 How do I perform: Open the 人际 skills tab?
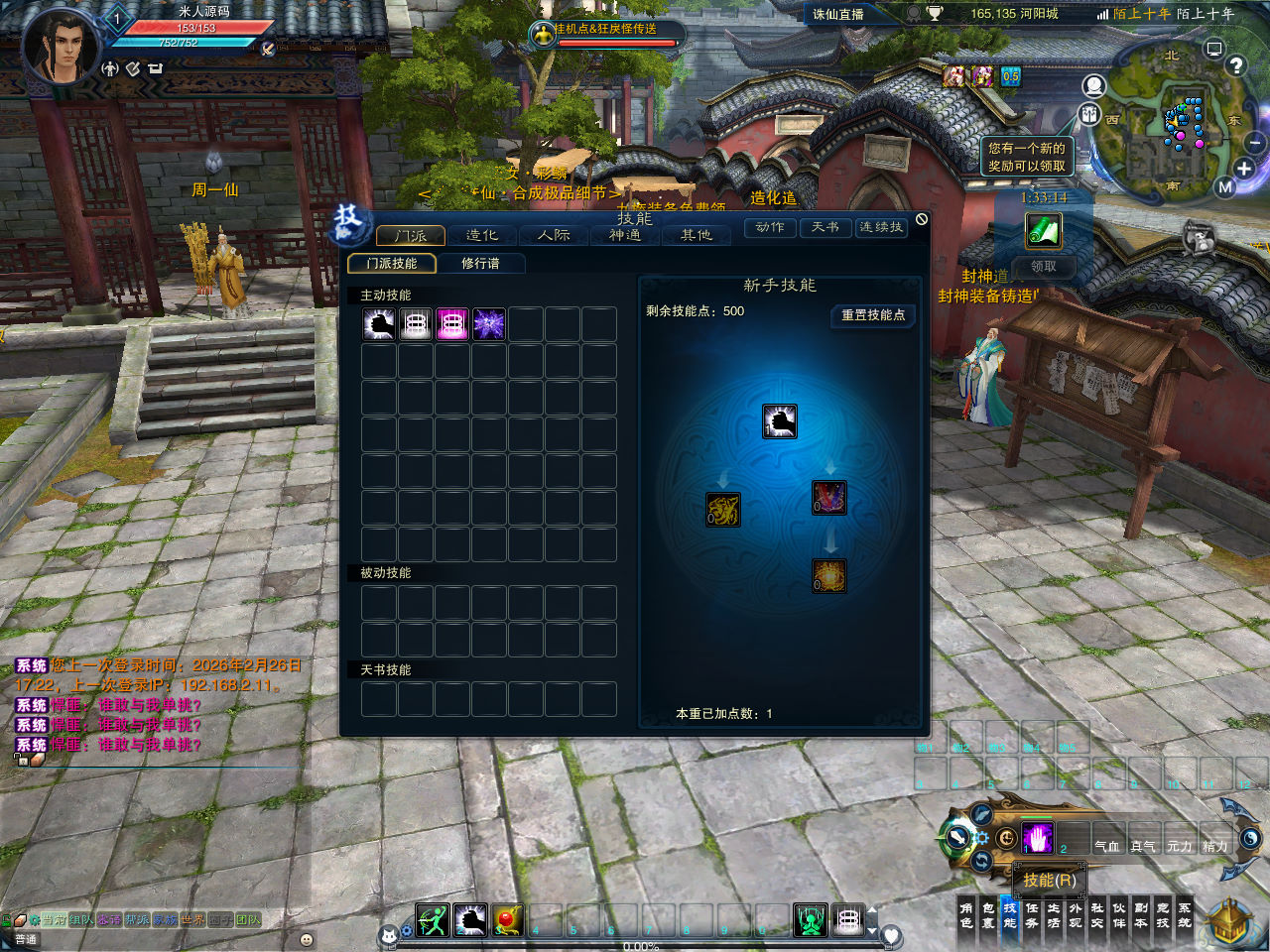coord(554,235)
